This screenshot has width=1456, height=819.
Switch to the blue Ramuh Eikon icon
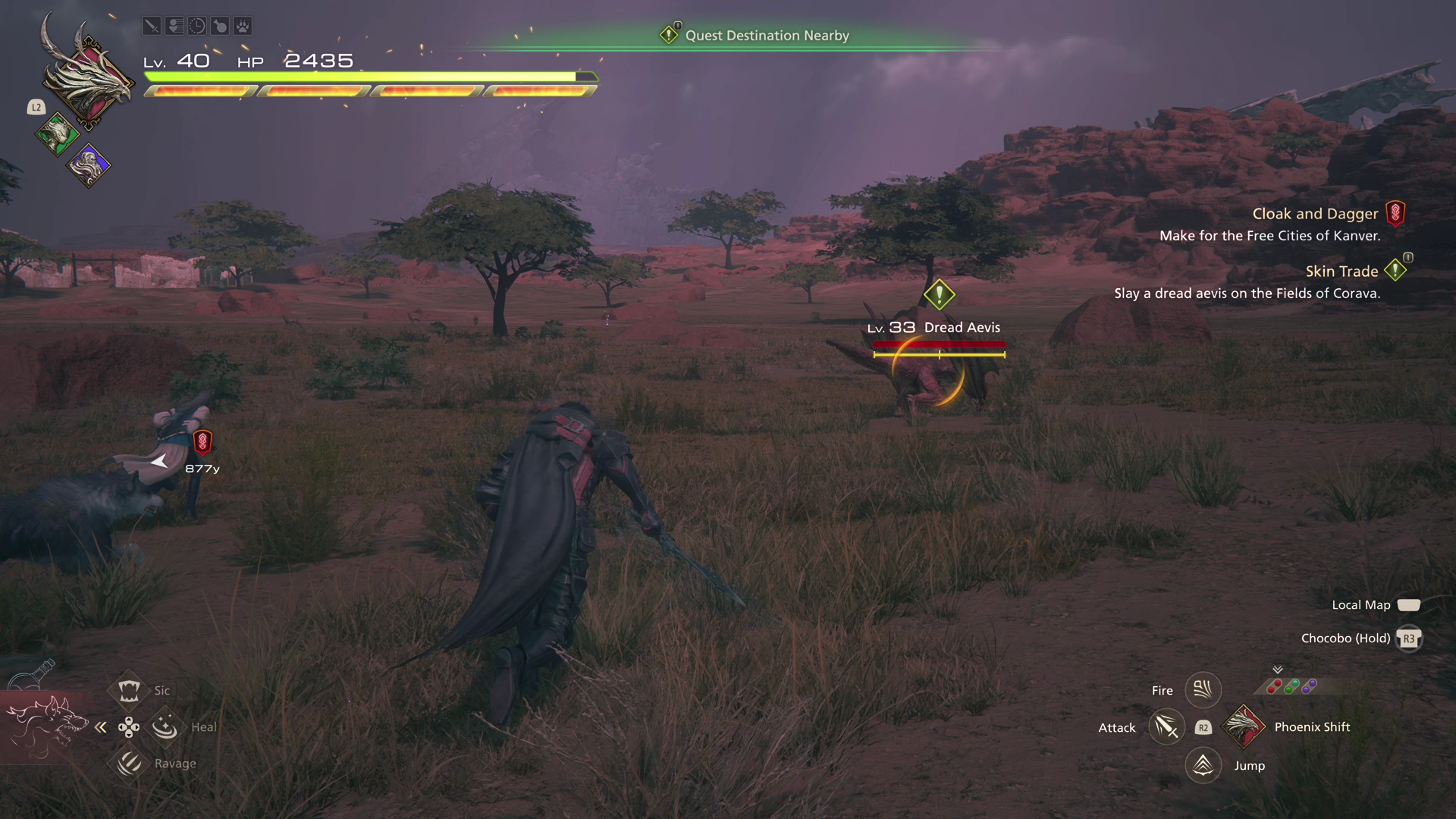click(x=89, y=165)
